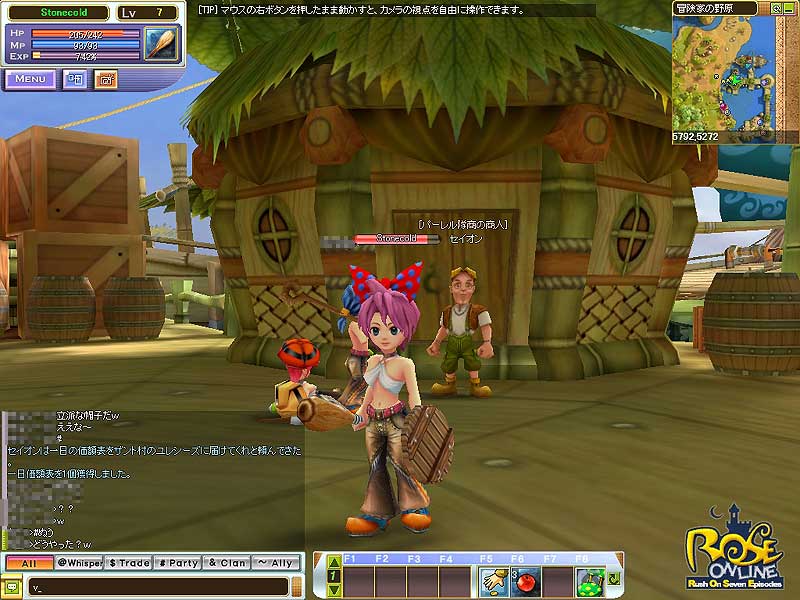Screen dimensions: 800x600
Task: Switch to the Trade chat tab
Action: pyautogui.click(x=129, y=563)
